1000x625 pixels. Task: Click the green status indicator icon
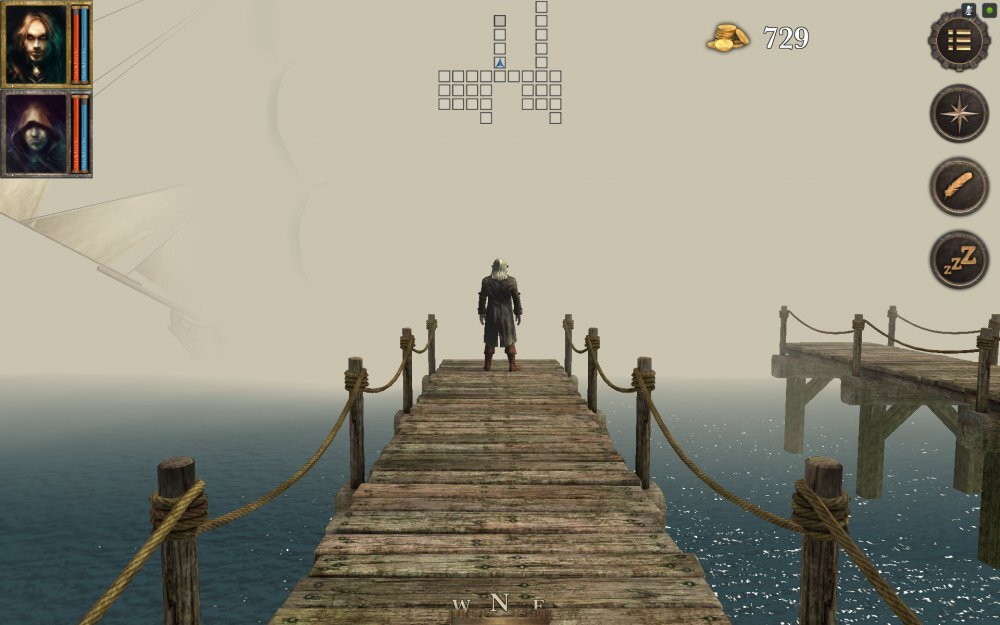(x=989, y=10)
